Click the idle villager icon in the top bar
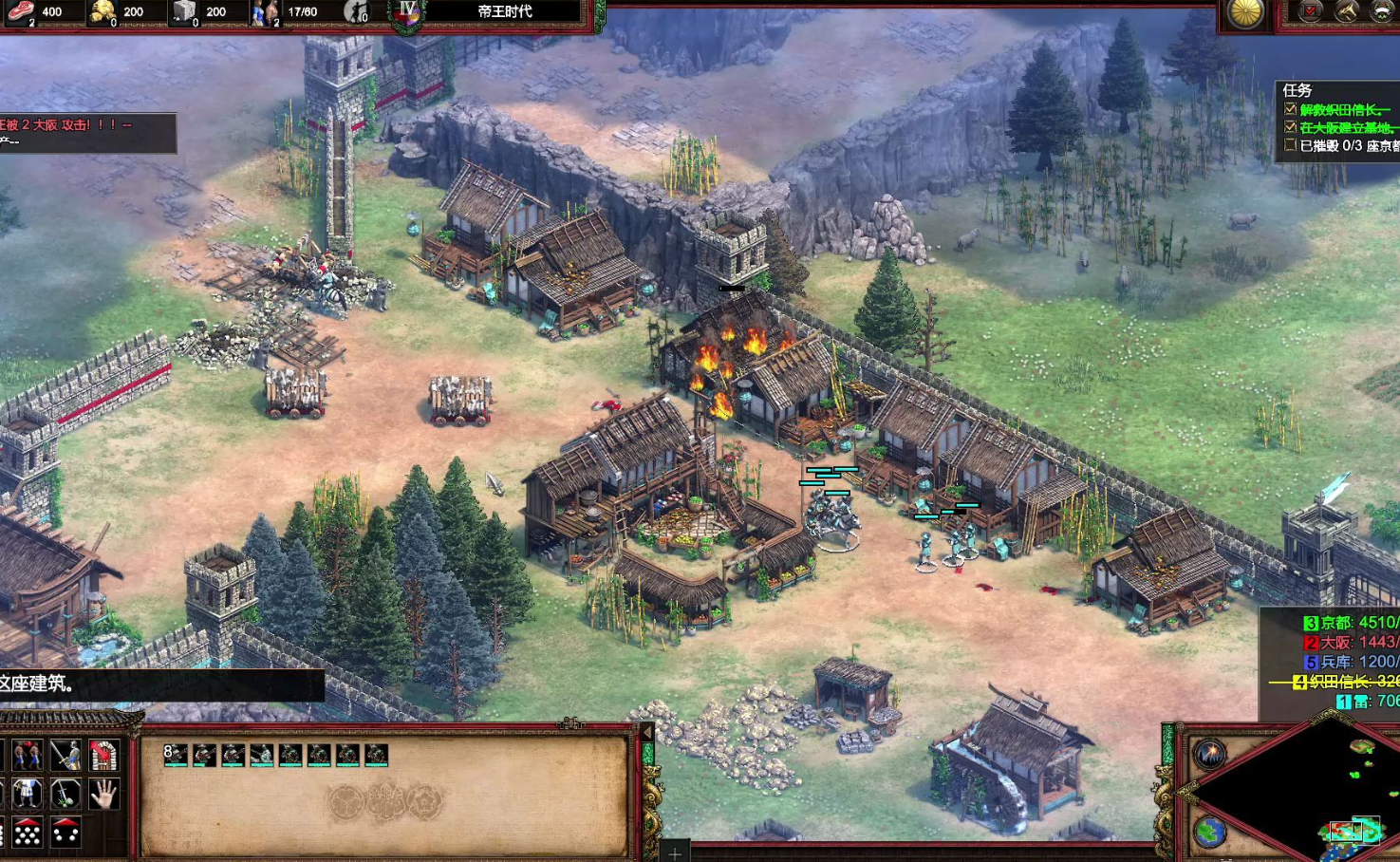Viewport: 1400px width, 862px height. pos(357,11)
